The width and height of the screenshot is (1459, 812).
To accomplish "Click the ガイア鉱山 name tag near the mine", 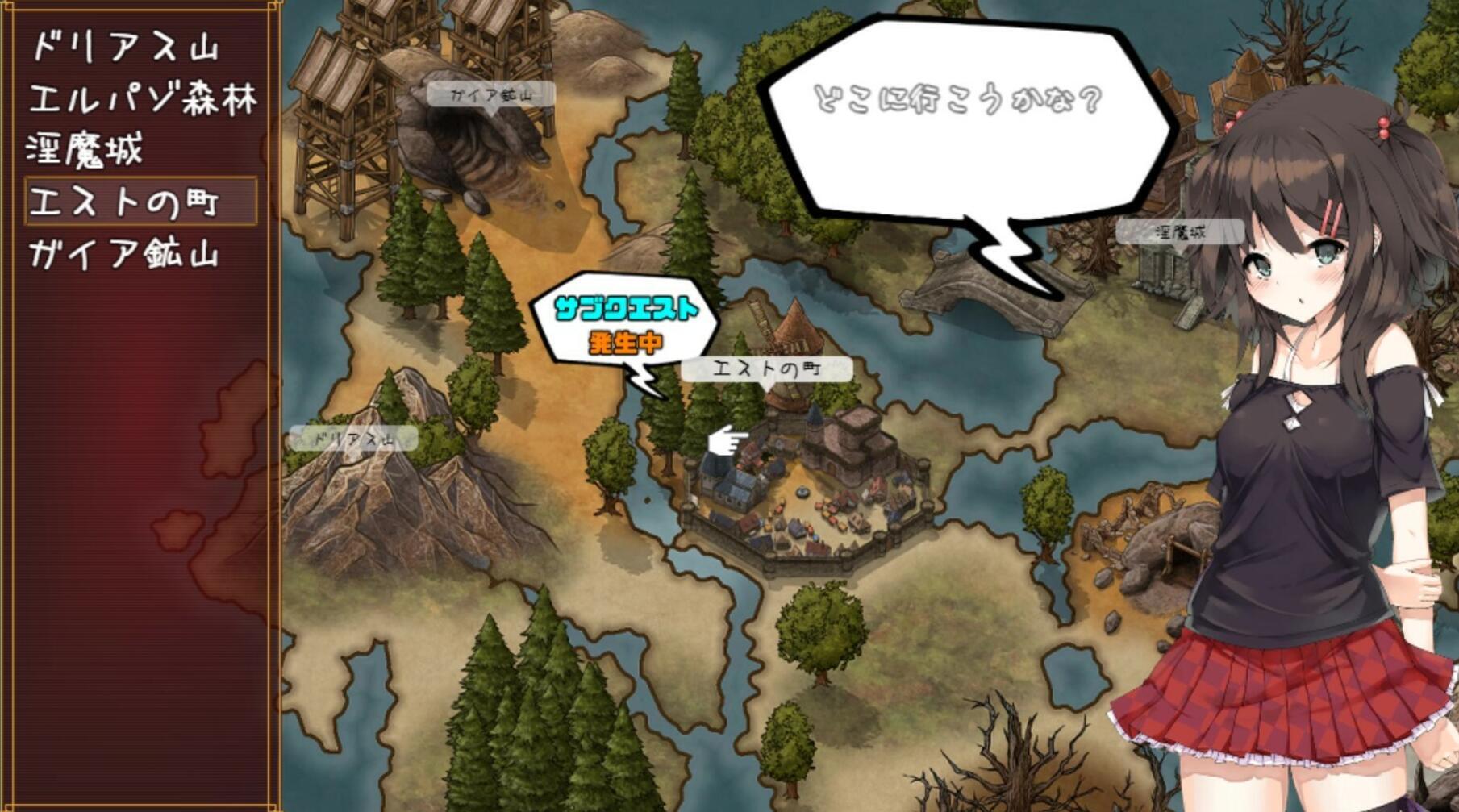I will [x=492, y=94].
